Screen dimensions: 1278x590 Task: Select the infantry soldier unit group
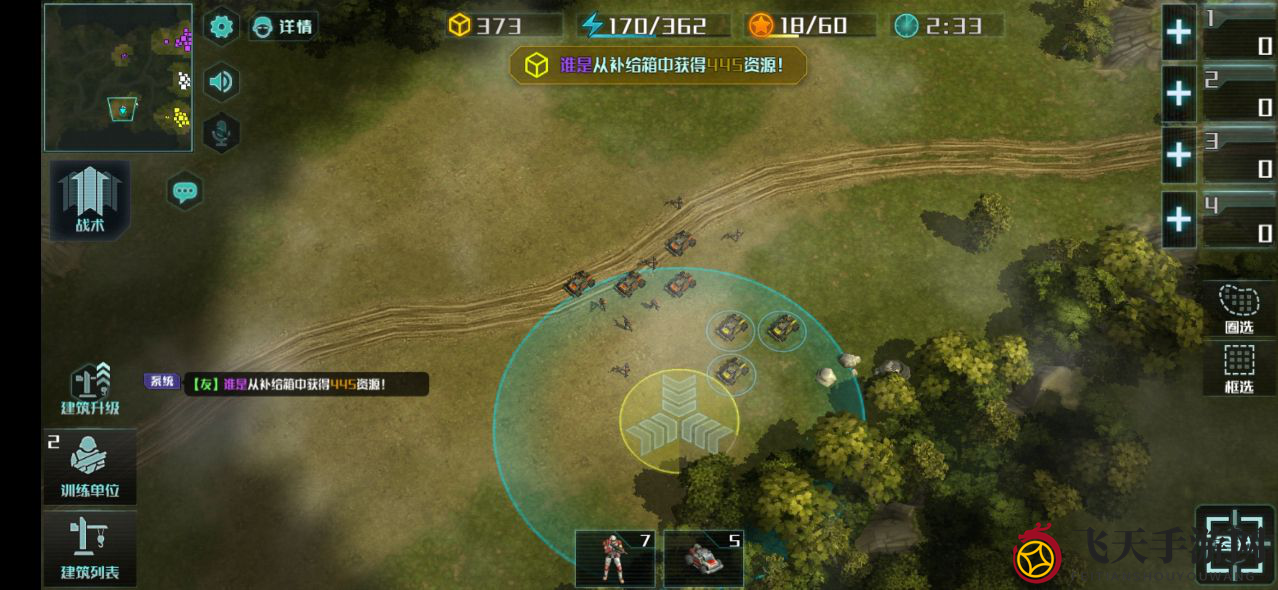click(x=615, y=558)
